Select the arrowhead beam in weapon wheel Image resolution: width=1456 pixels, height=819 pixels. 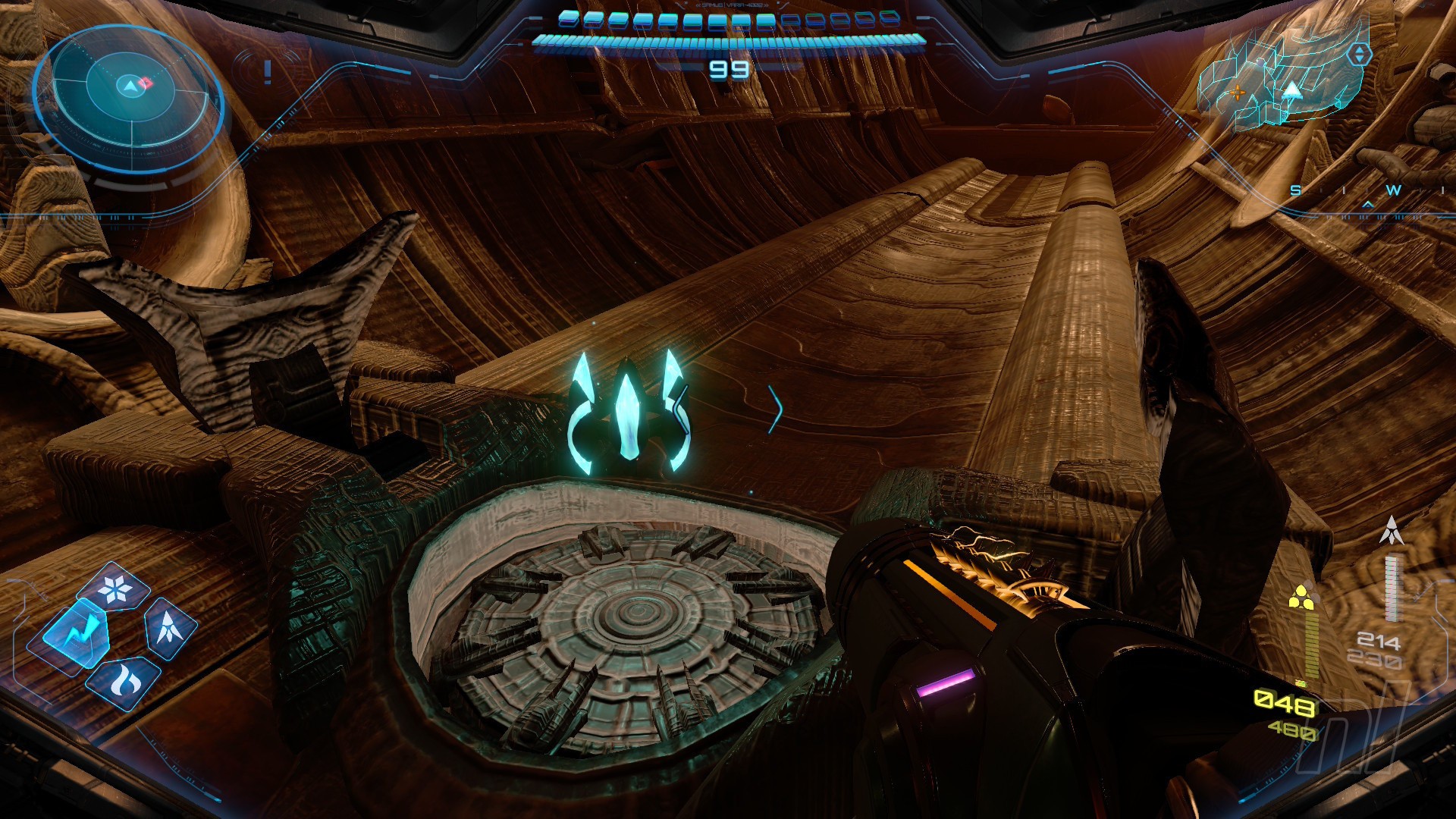[x=168, y=627]
